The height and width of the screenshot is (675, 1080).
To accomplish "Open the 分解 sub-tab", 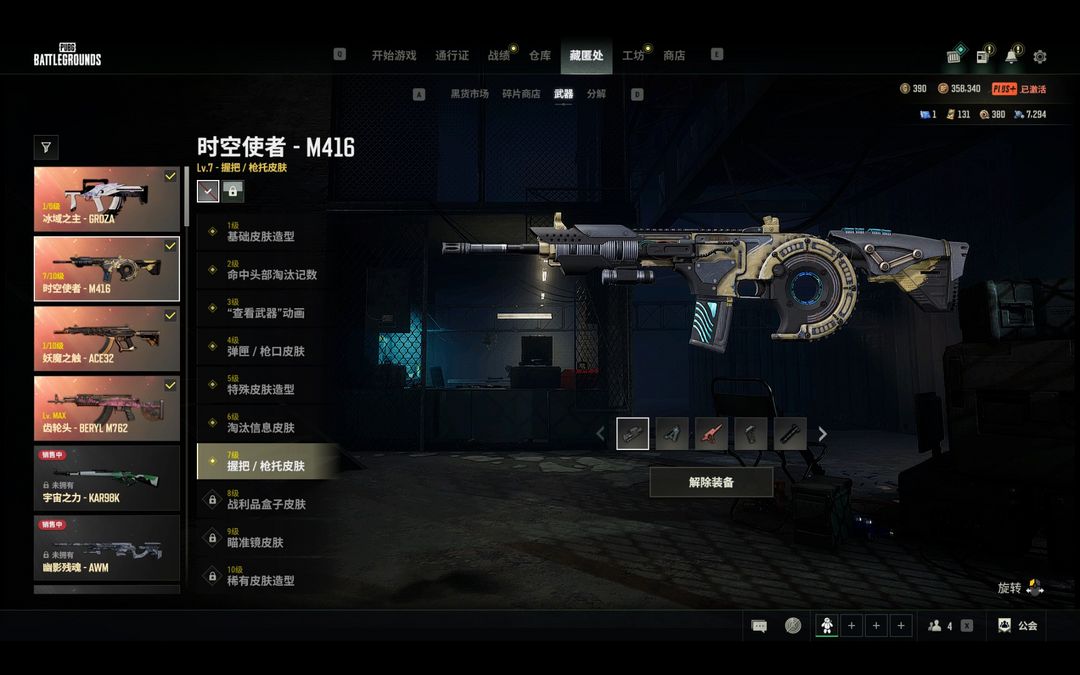I will 596,94.
